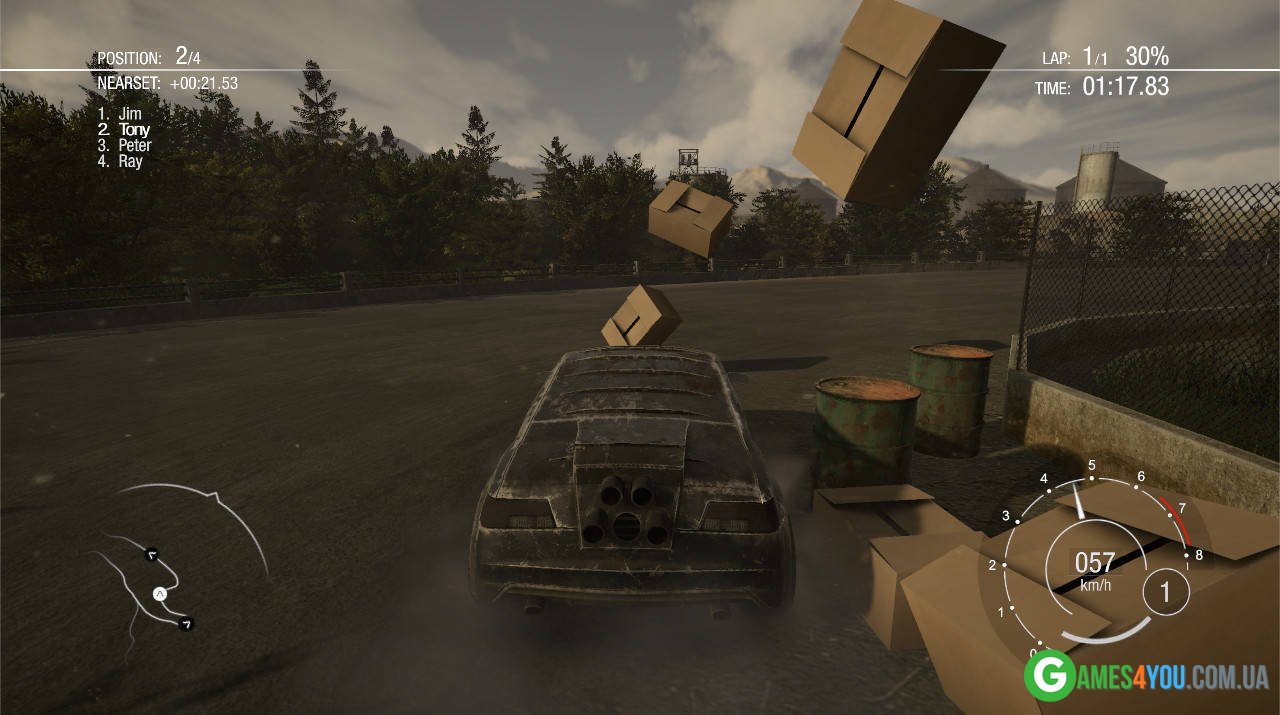The image size is (1280, 715).
Task: Open the Games4You.com.ua watermark link
Action: click(x=1145, y=677)
